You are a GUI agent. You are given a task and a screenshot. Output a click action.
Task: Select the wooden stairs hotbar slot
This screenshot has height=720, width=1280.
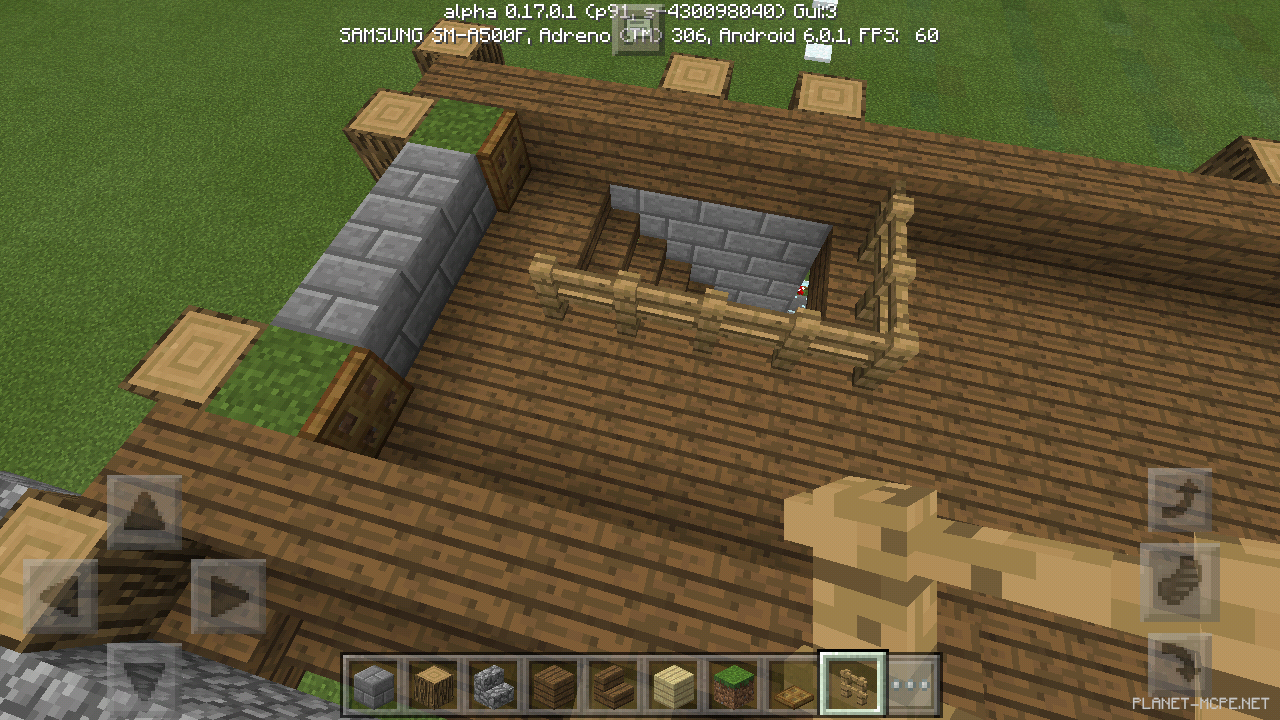[614, 682]
